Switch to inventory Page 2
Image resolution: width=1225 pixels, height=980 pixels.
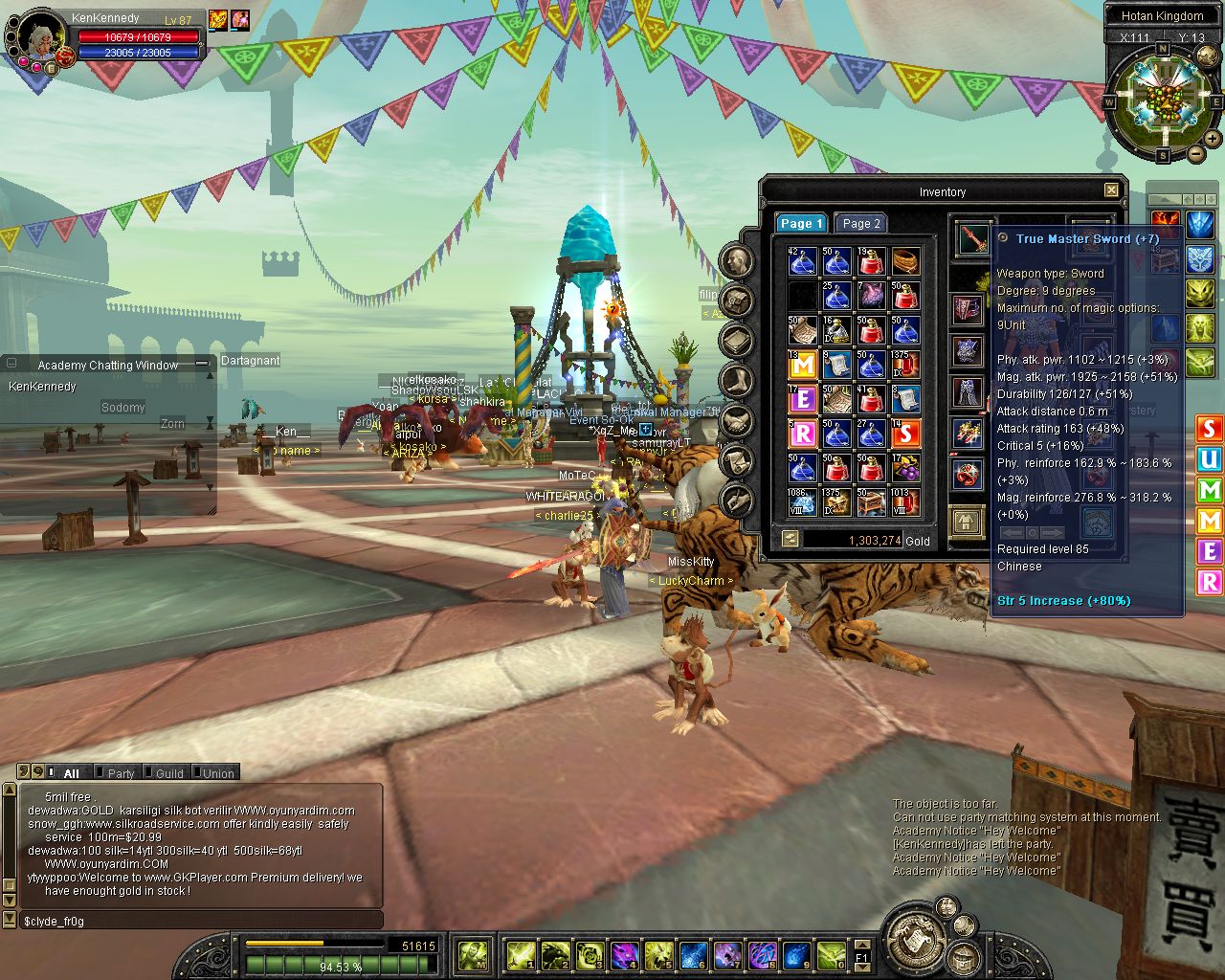click(x=859, y=223)
